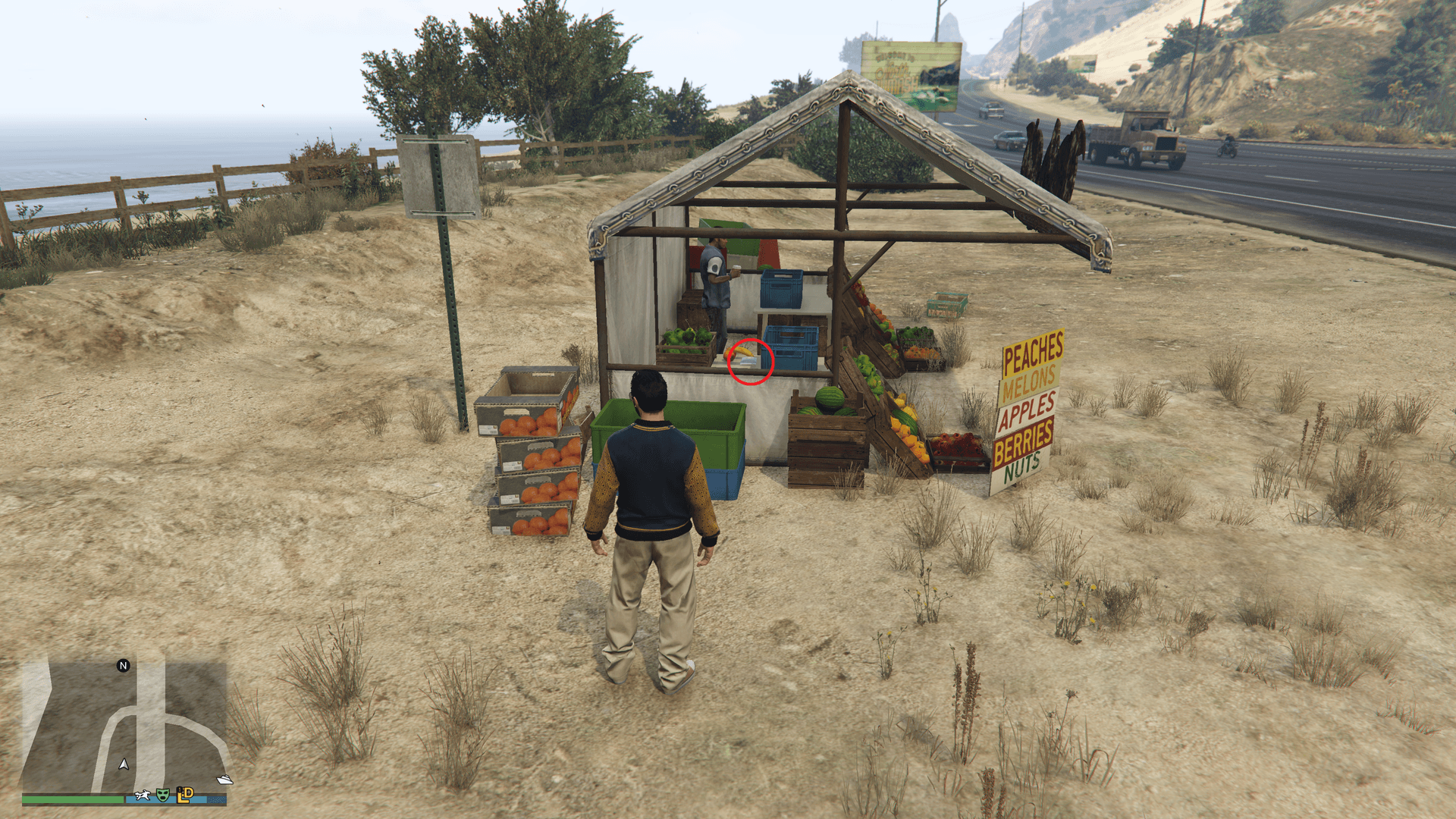Screen dimensions: 1456x819
Task: Expand the stack of orange crates
Action: tap(531, 455)
